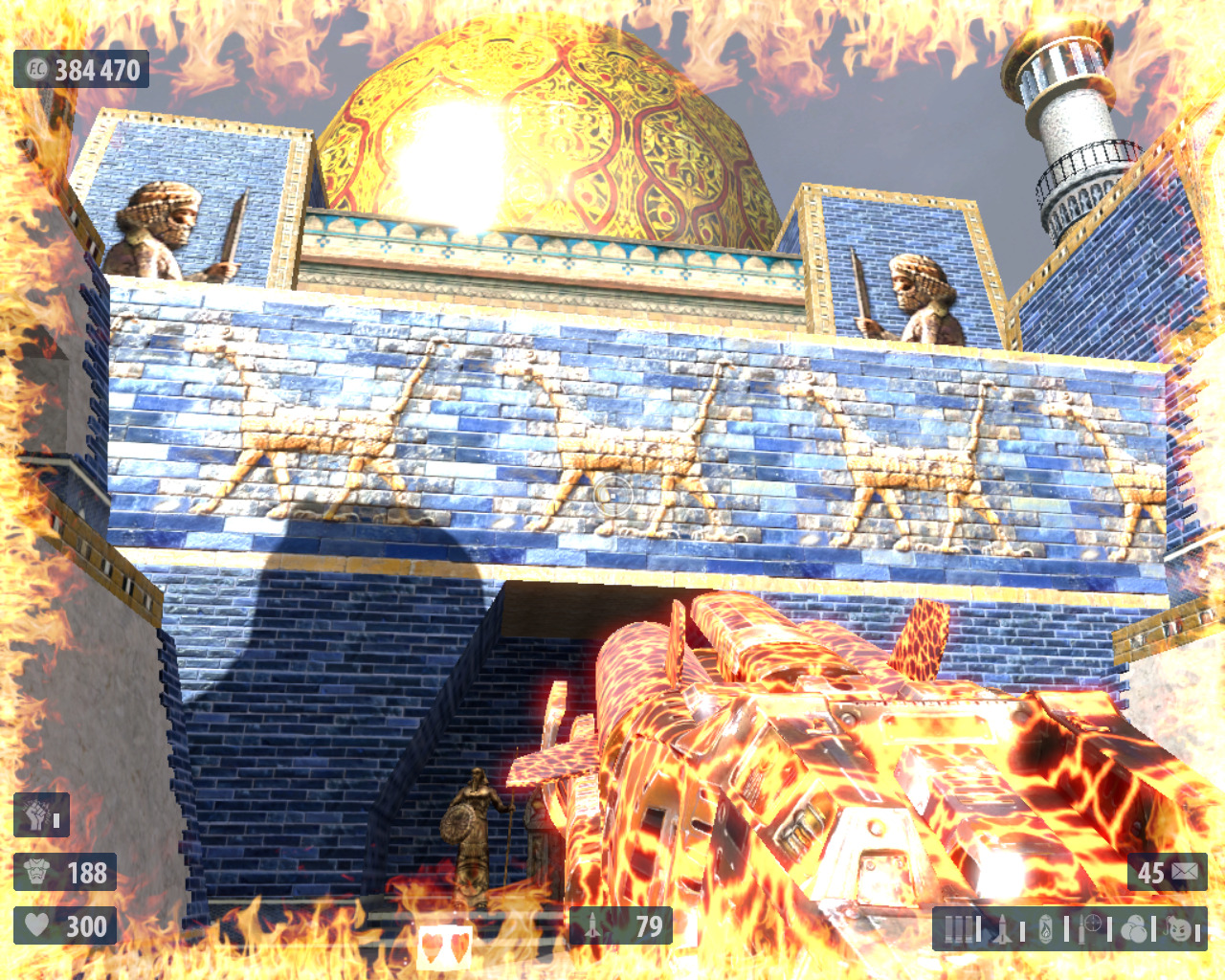
Task: Click the Serious Bomb face icon
Action: click(x=1180, y=928)
